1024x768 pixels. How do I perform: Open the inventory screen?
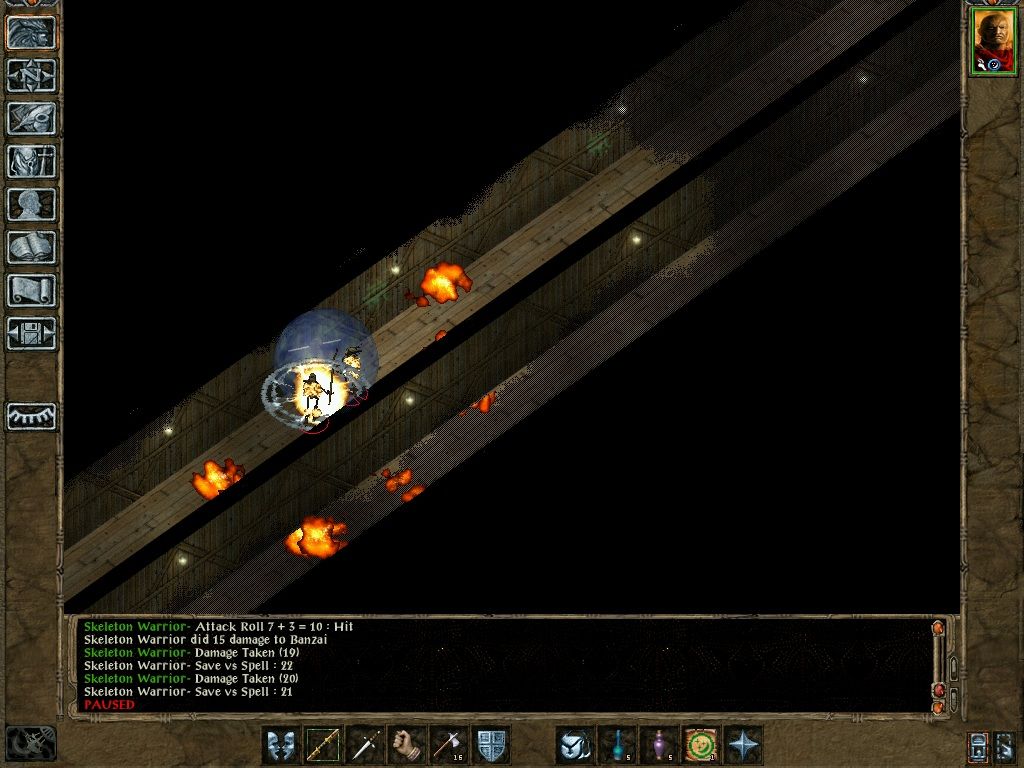click(32, 161)
